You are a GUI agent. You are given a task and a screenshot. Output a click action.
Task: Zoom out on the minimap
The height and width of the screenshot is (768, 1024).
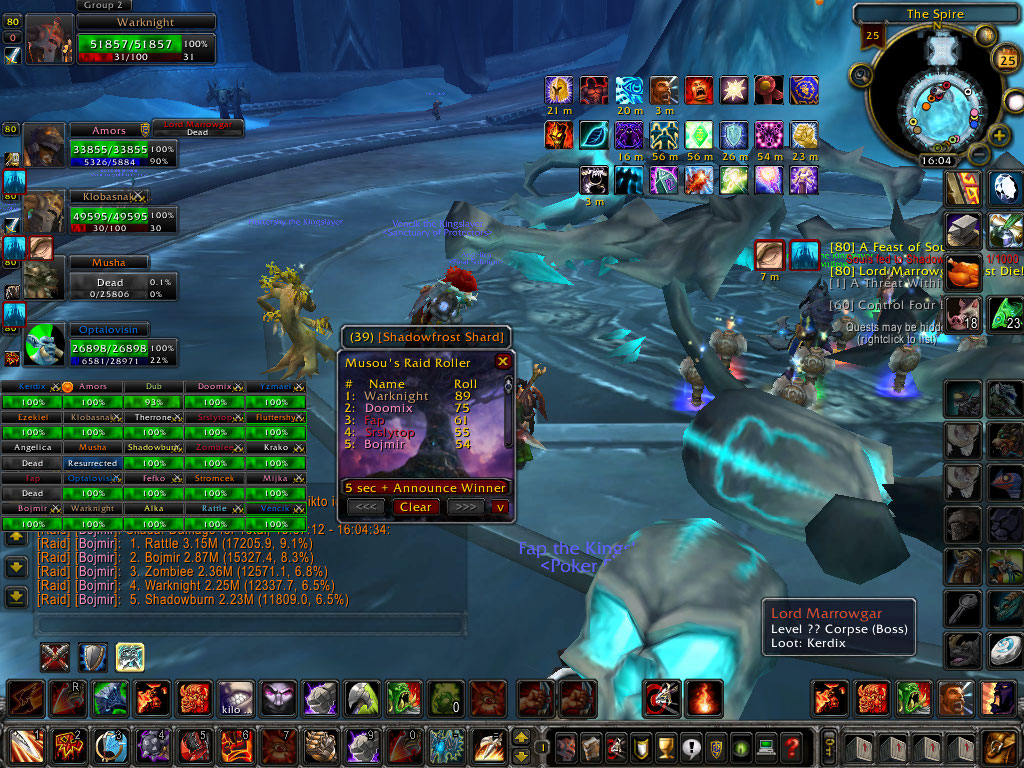pos(979,155)
